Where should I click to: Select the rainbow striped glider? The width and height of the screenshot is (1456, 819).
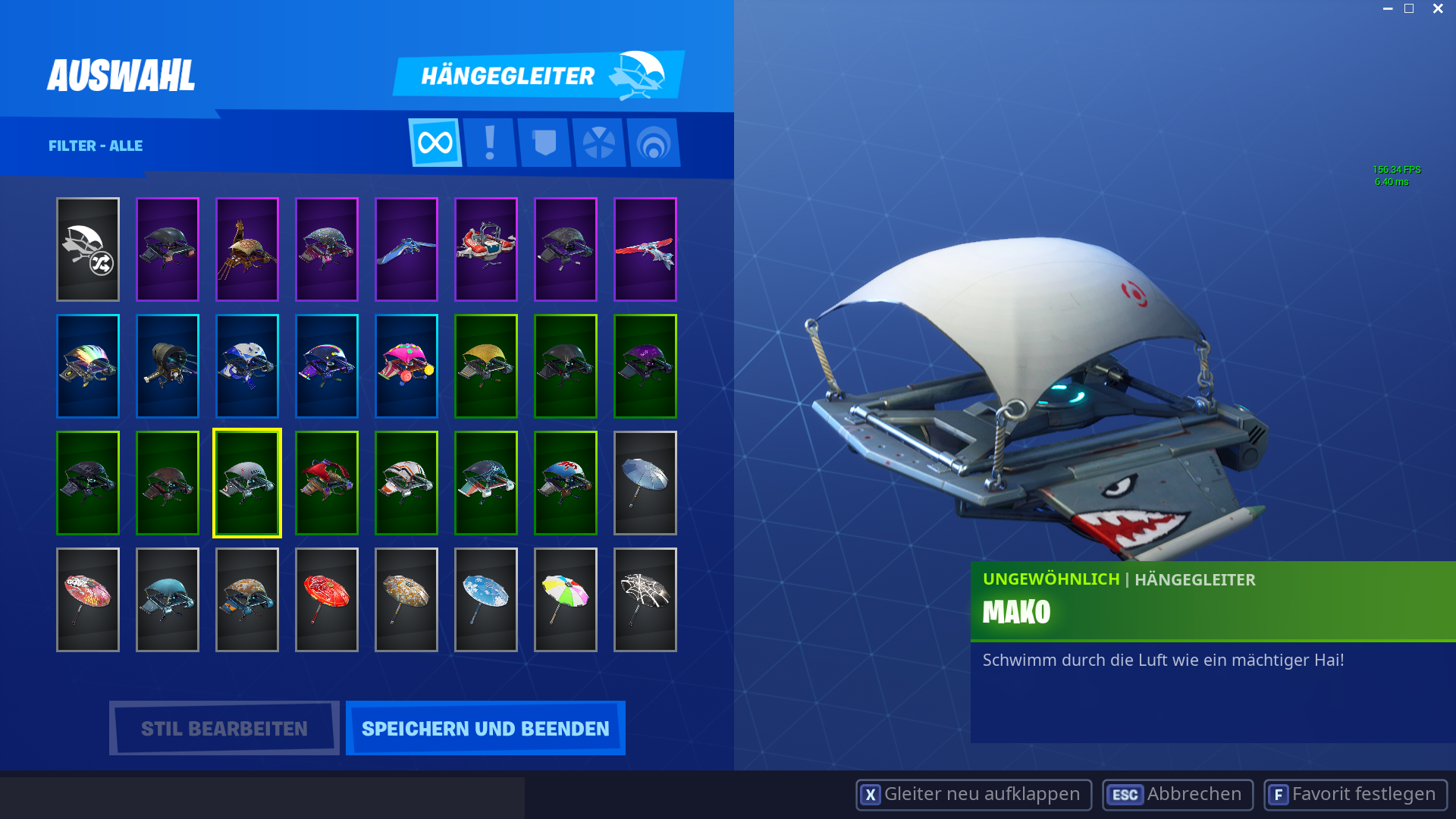tap(88, 366)
